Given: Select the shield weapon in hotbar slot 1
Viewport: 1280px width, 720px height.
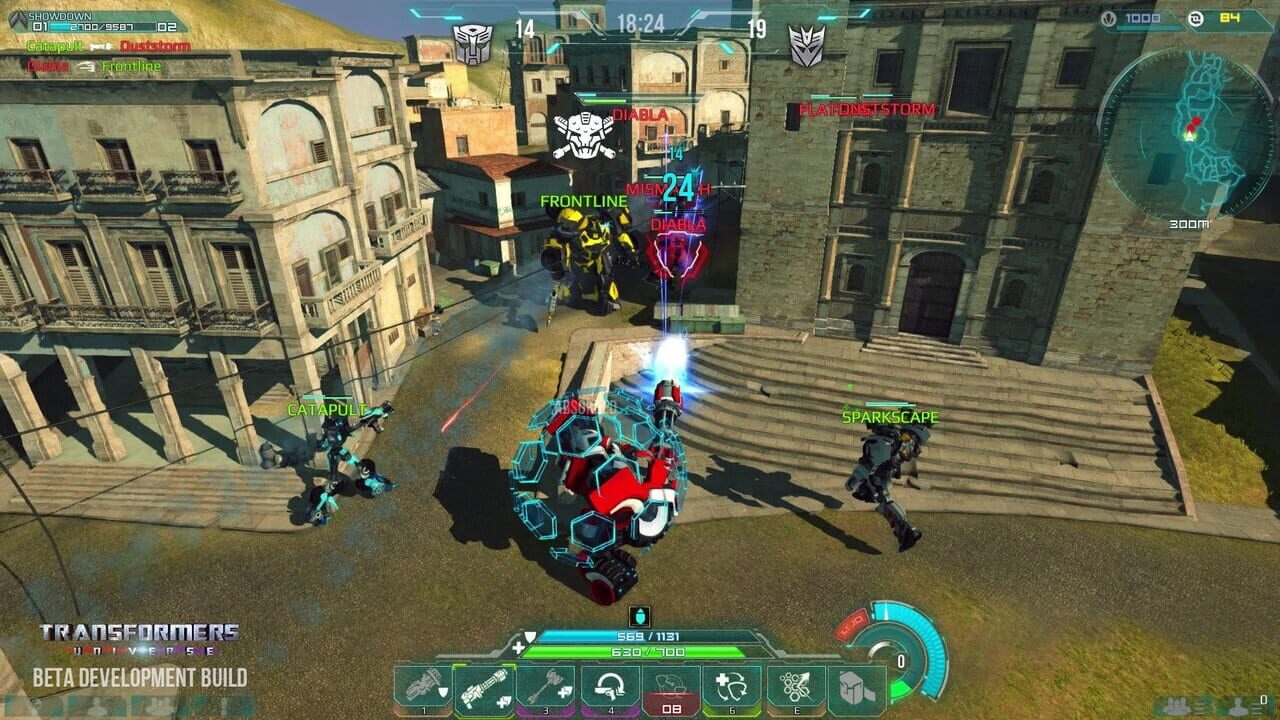Looking at the screenshot, I should click(x=424, y=688).
